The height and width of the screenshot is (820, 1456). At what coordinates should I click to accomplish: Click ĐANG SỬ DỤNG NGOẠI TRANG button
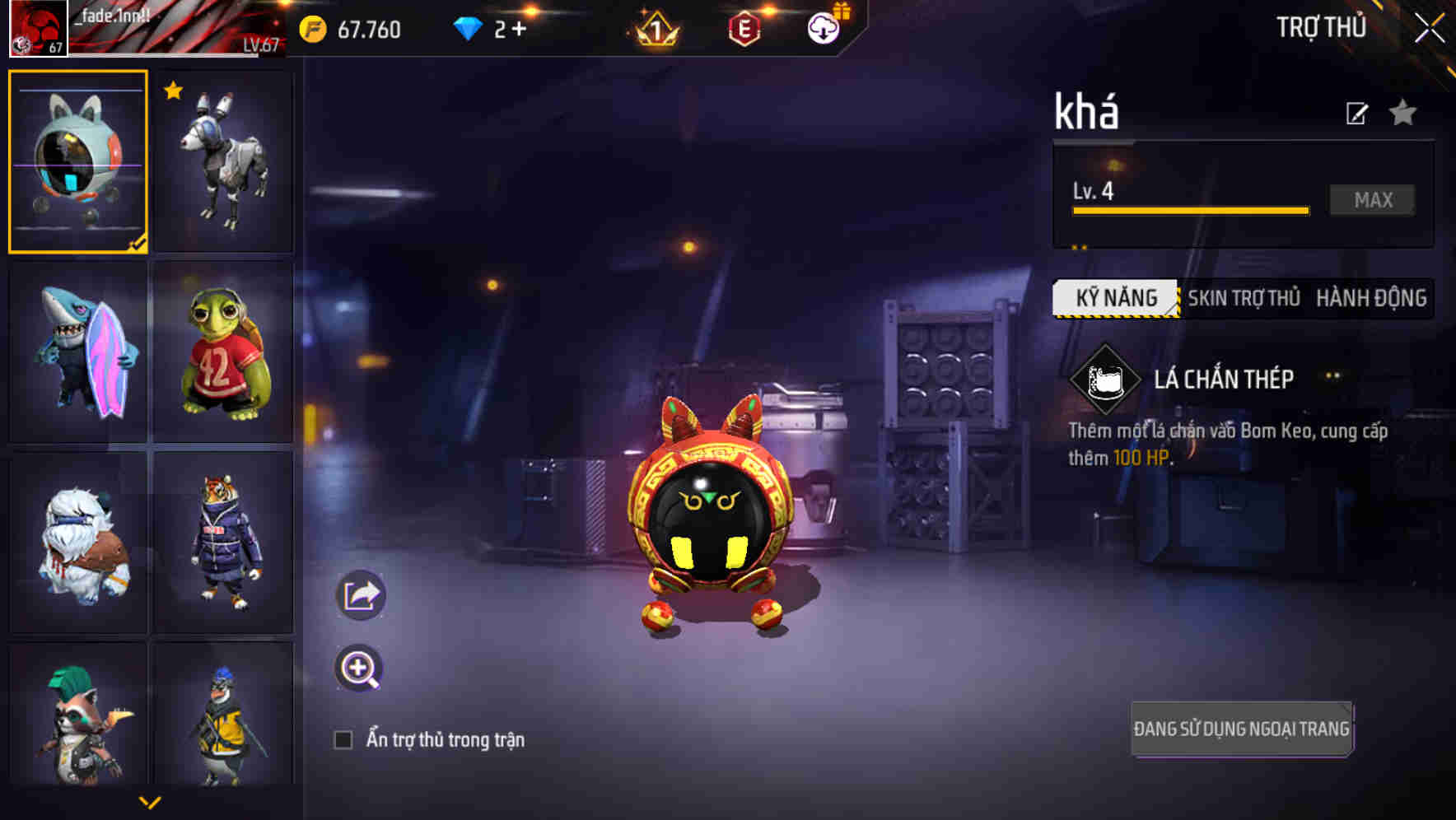[x=1240, y=728]
